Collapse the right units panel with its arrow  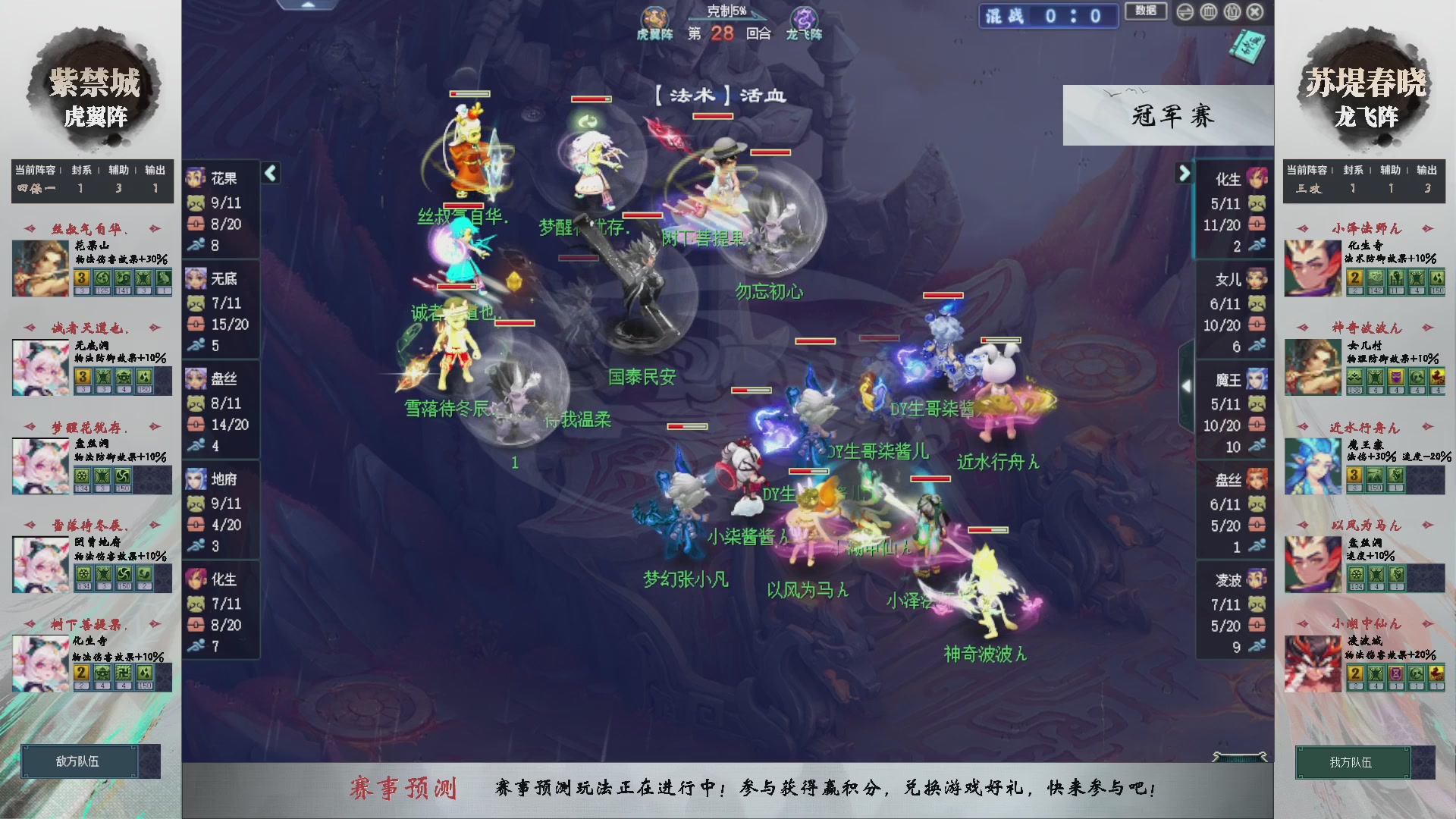point(1185,173)
